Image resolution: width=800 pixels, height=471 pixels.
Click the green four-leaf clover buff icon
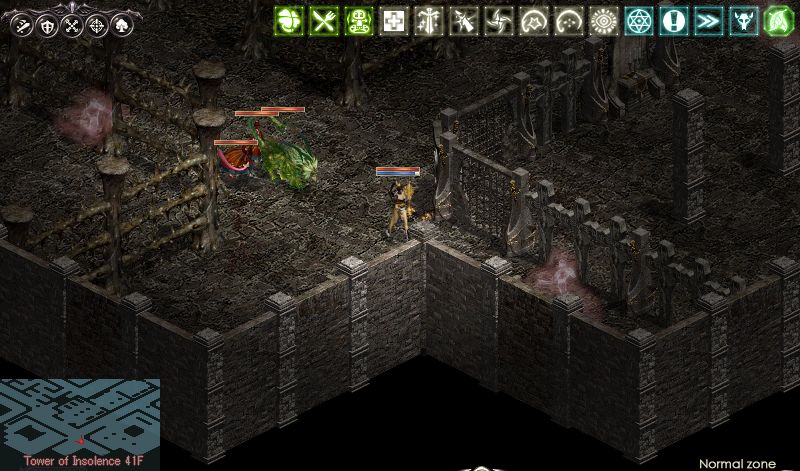point(290,21)
